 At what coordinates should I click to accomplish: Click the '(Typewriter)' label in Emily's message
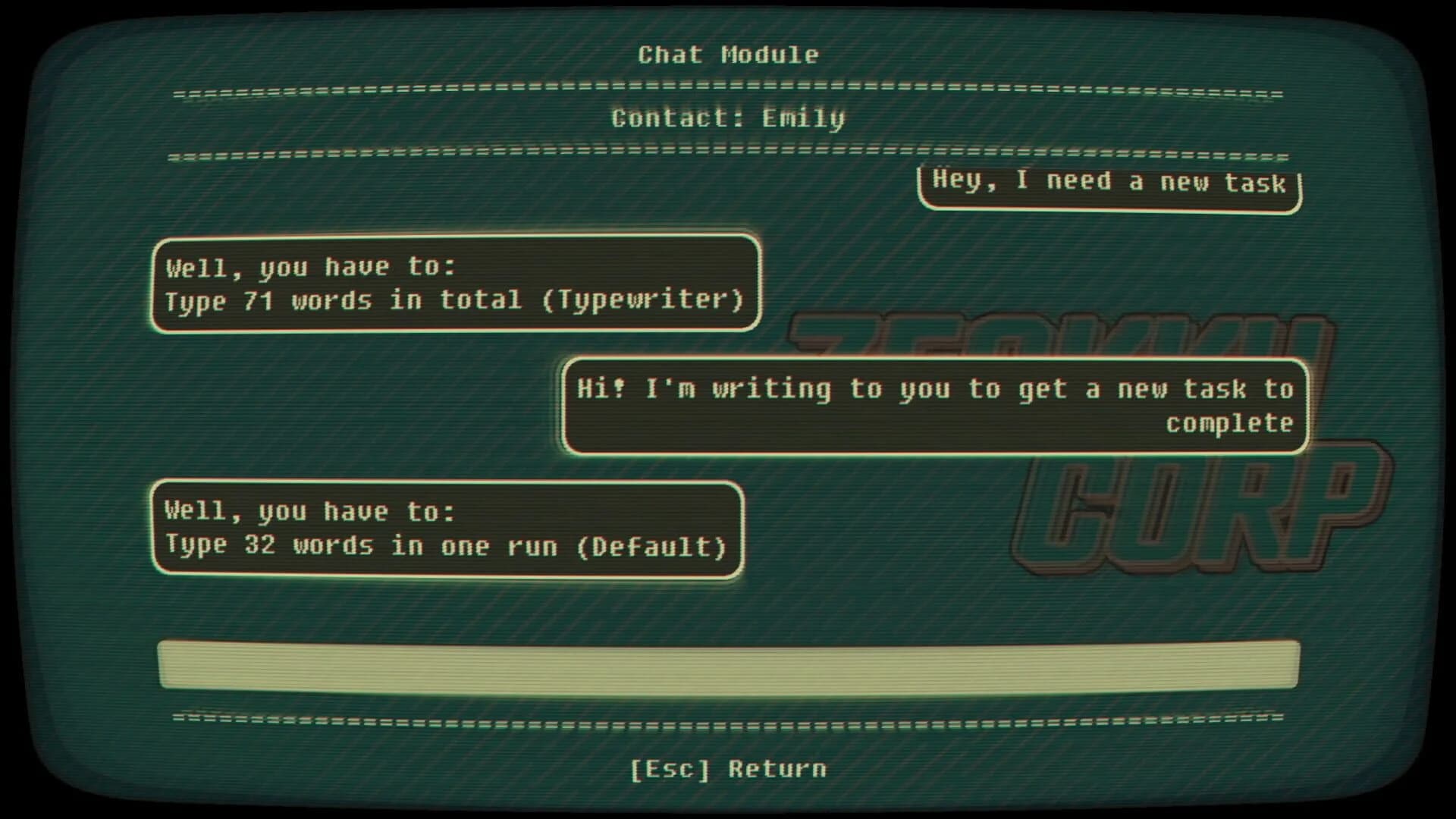tap(648, 300)
